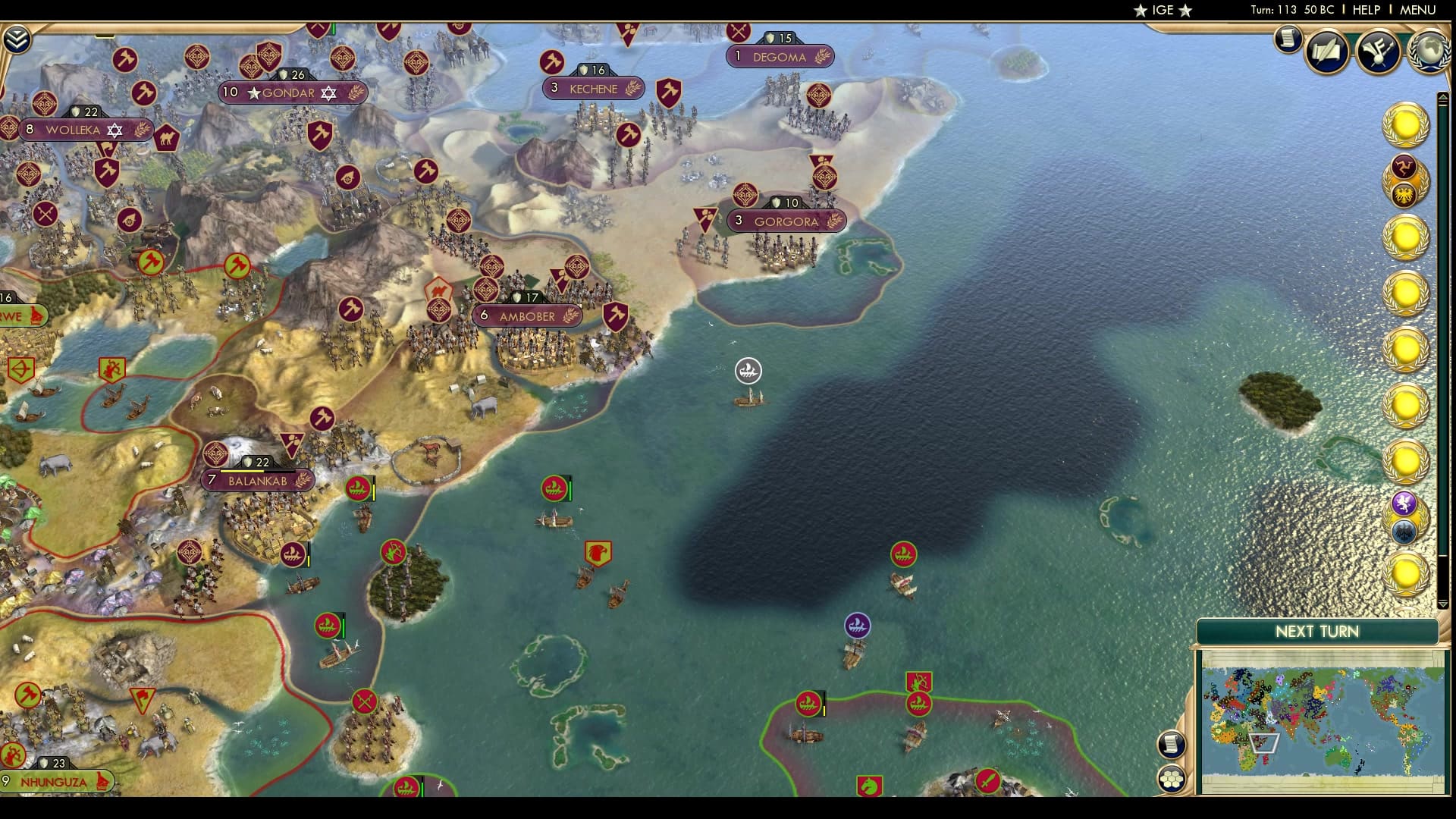Toggle the IGE editor at top center
The height and width of the screenshot is (819, 1456).
[1165, 11]
